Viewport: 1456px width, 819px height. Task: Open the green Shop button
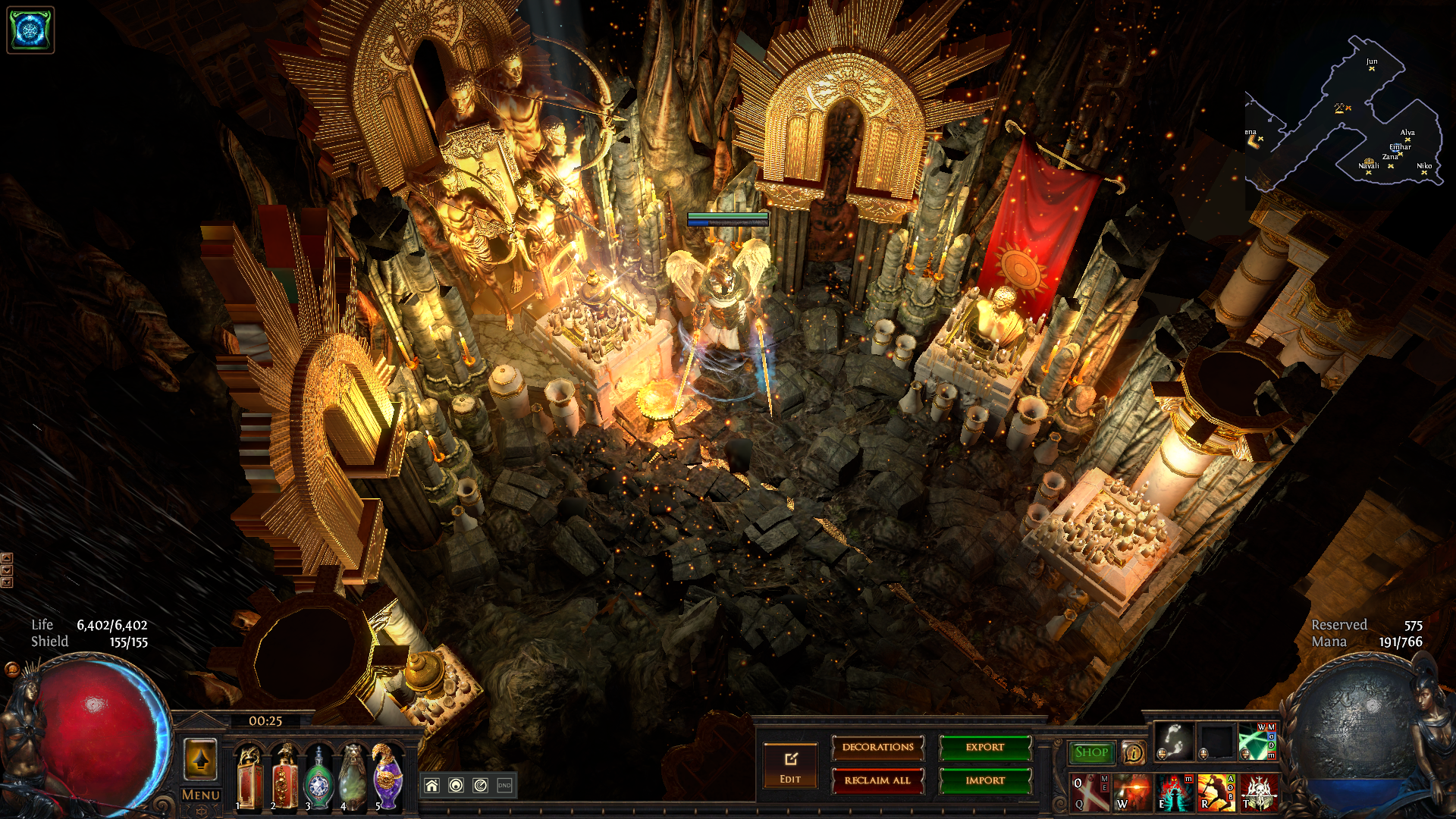click(1091, 752)
